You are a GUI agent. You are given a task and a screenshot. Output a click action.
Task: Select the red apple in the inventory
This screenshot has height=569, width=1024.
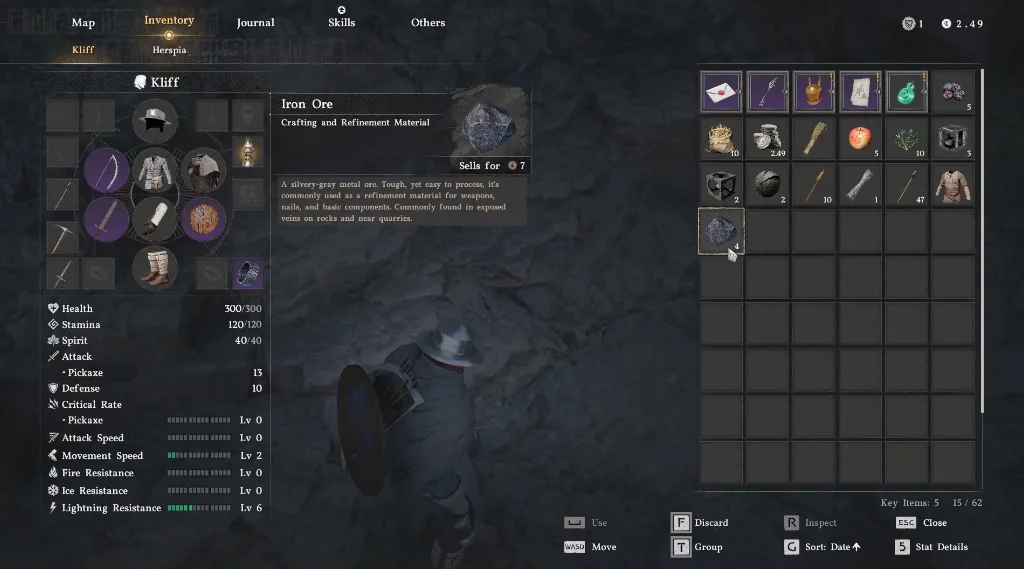tap(859, 139)
